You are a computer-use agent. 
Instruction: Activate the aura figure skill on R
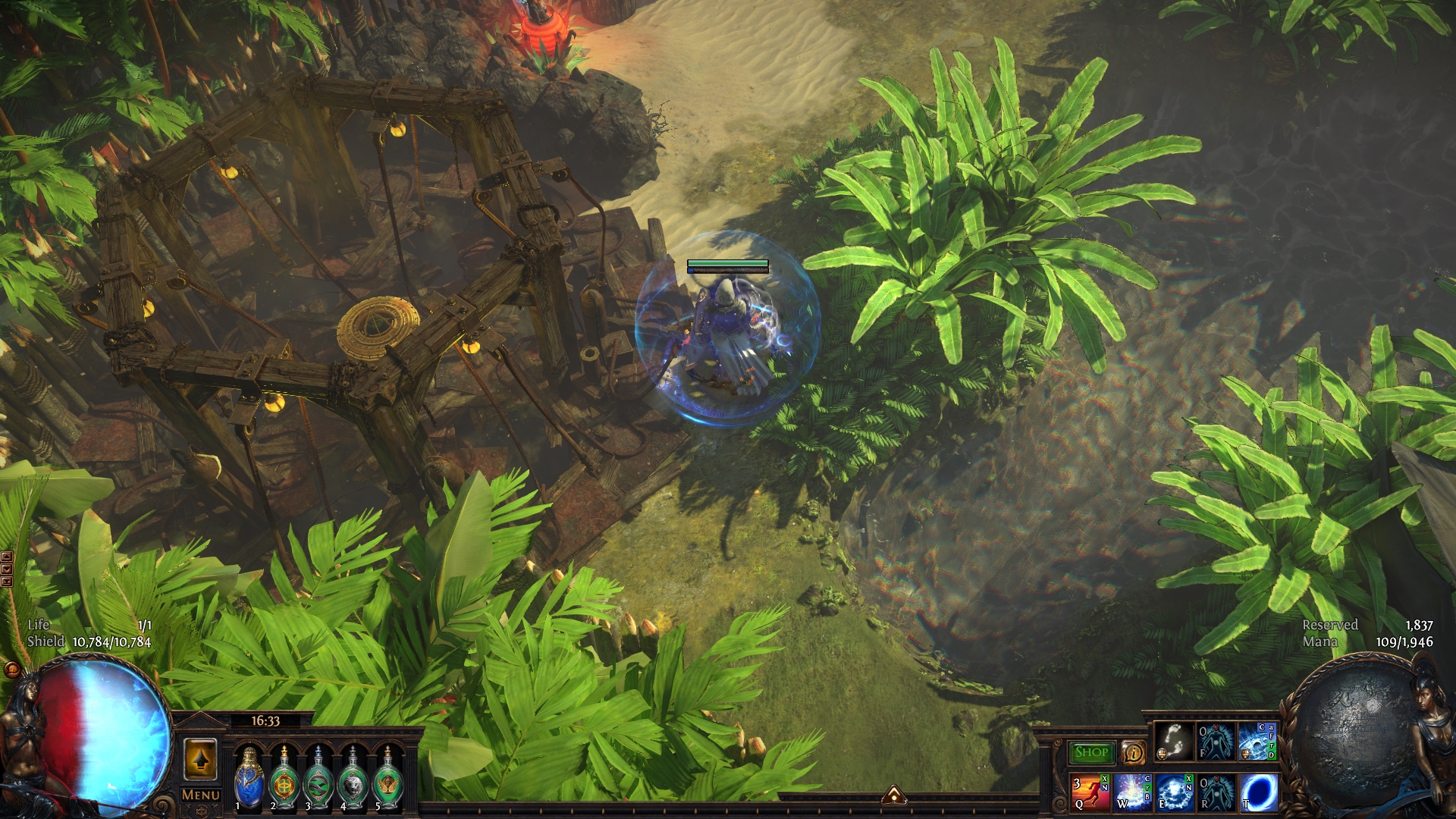point(1216,792)
